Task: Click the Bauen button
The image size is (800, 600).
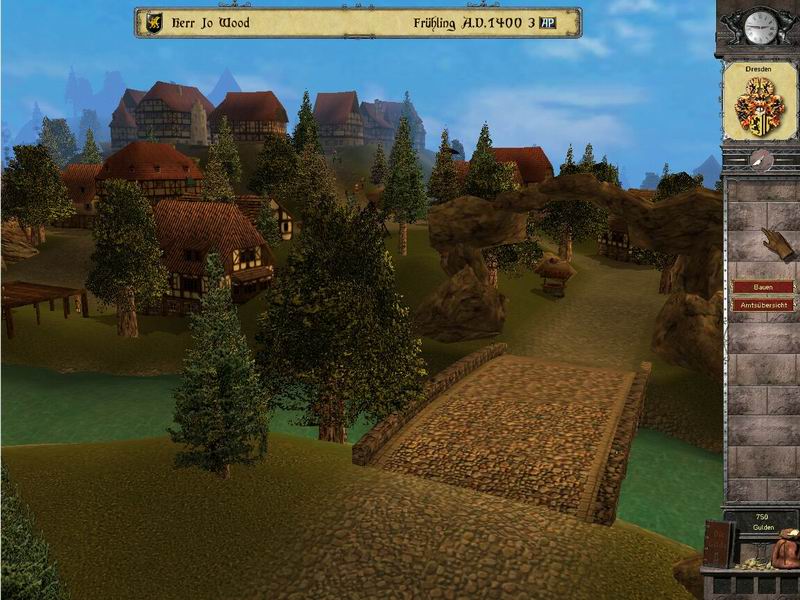Action: (762, 287)
